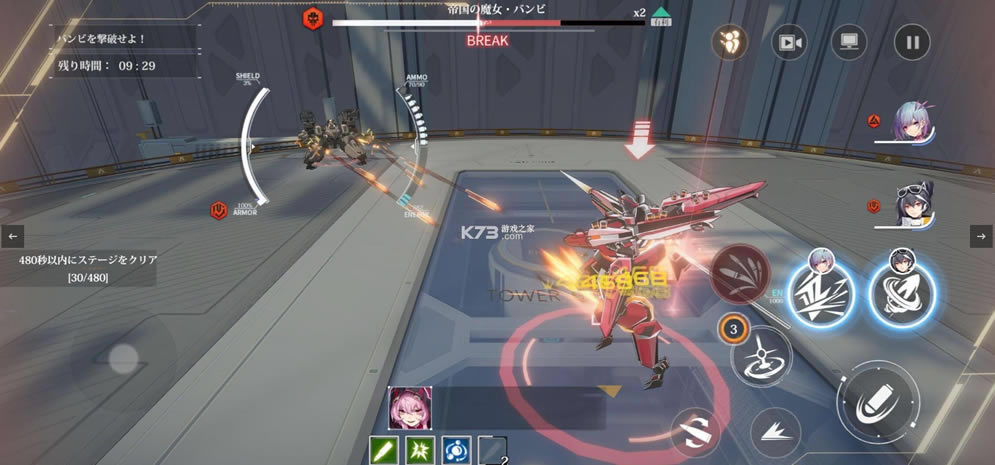This screenshot has height=465, width=995.
Task: Select the green explosion buff icon
Action: (420, 450)
